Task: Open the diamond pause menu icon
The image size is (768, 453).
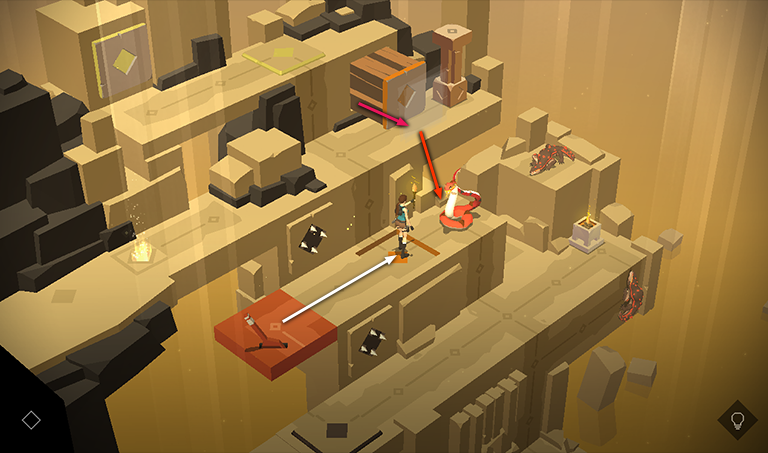Action: 31,419
